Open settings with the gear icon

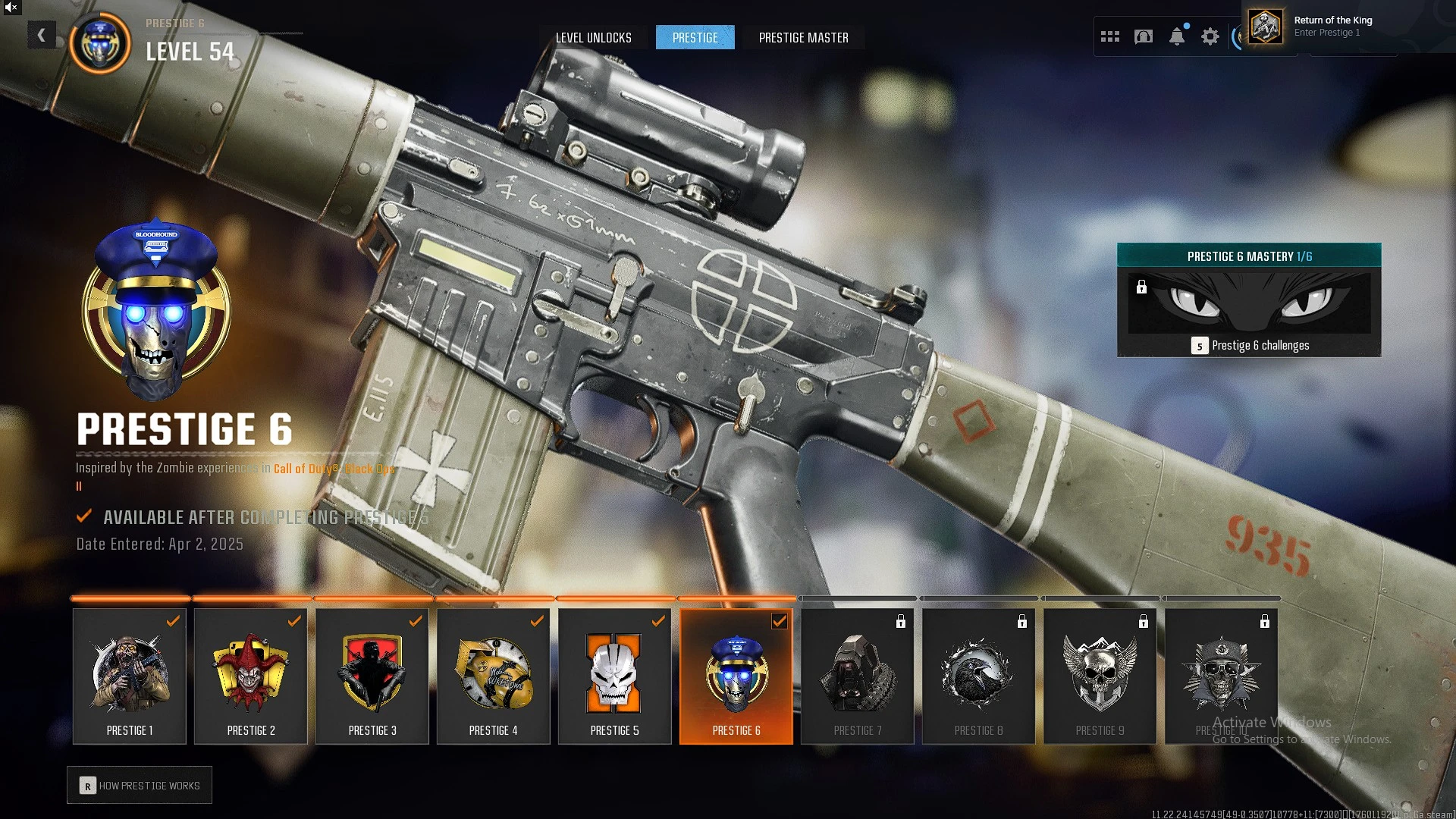tap(1210, 36)
